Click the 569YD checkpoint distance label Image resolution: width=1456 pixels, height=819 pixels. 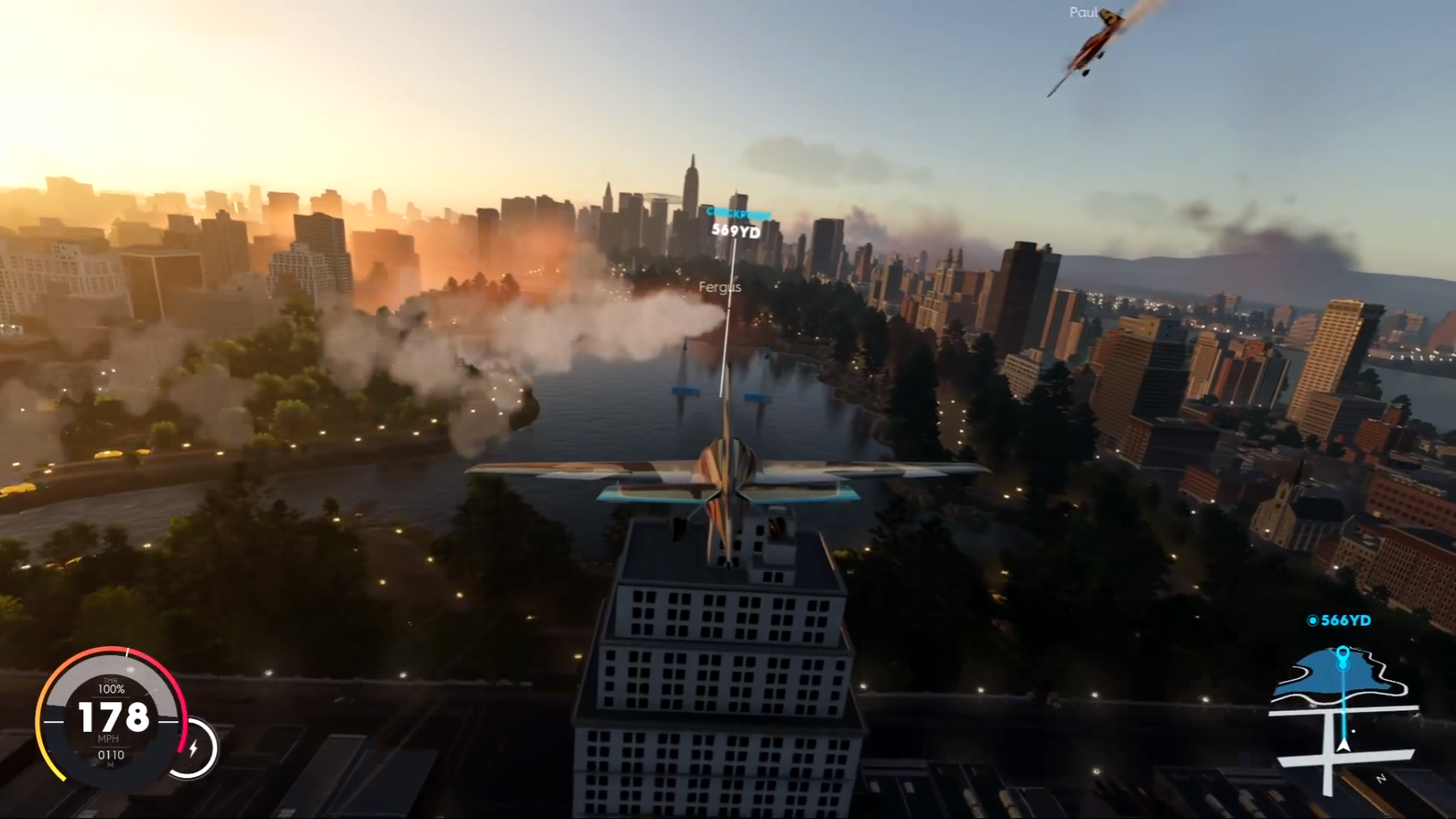(x=735, y=231)
